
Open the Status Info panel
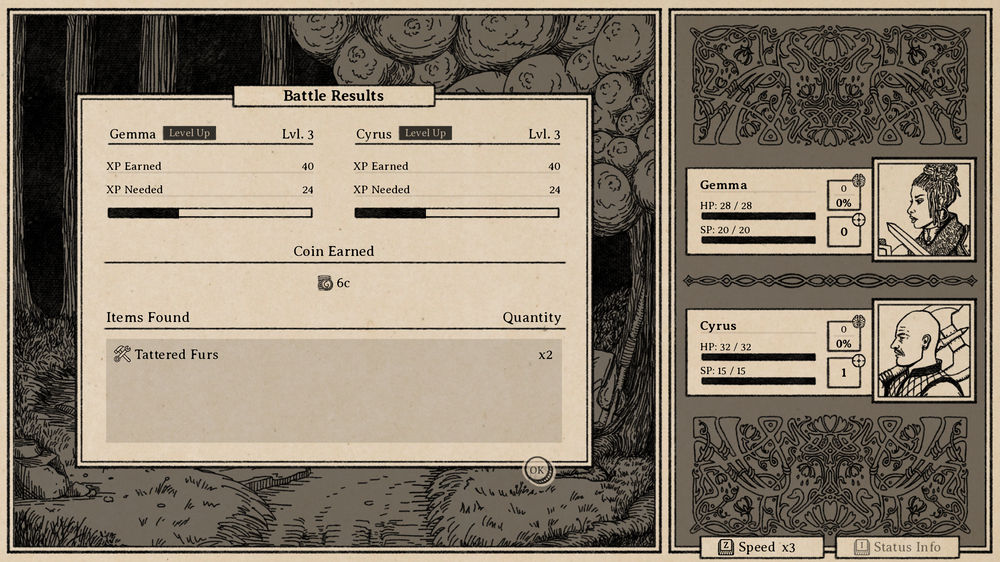896,547
